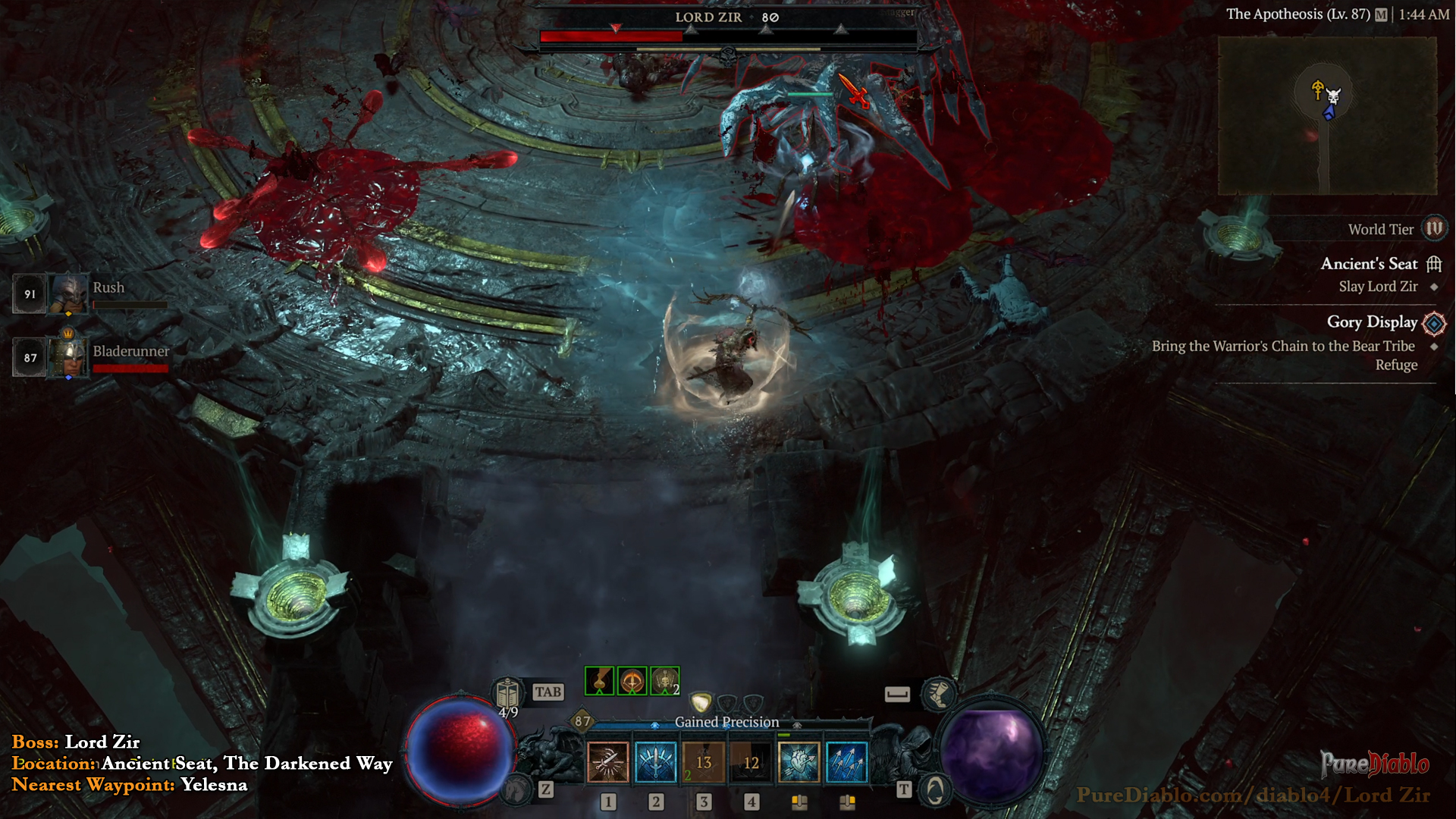Select the Ancient's Seat objective tracker
Screen dimensions: 1456x819
[1368, 264]
